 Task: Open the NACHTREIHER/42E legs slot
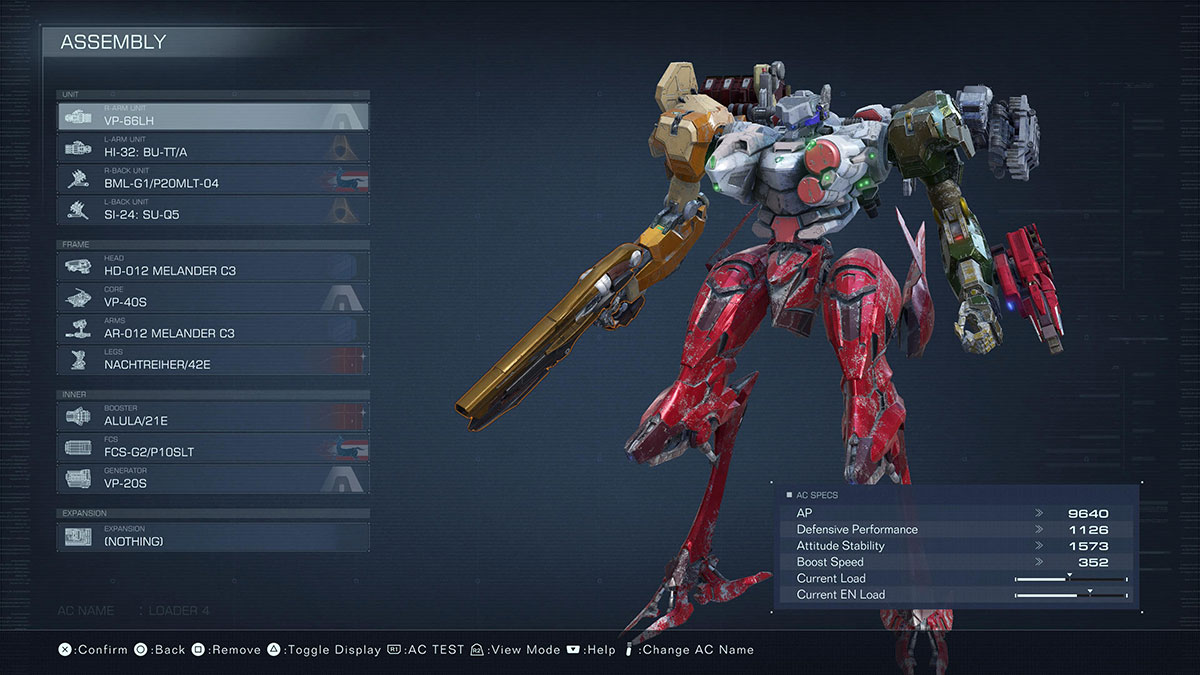tap(213, 360)
